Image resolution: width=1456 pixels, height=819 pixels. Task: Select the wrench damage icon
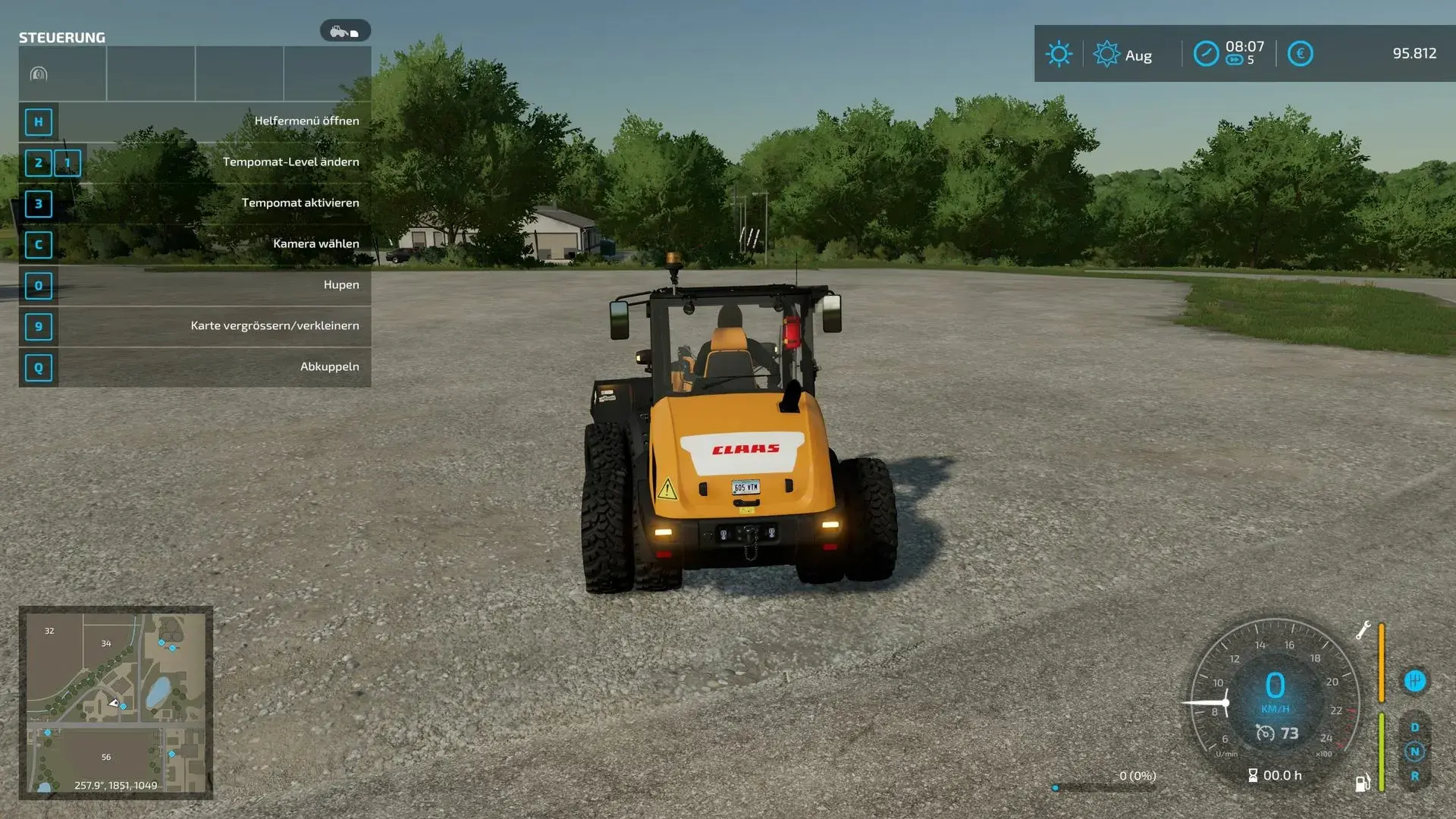[x=1363, y=630]
